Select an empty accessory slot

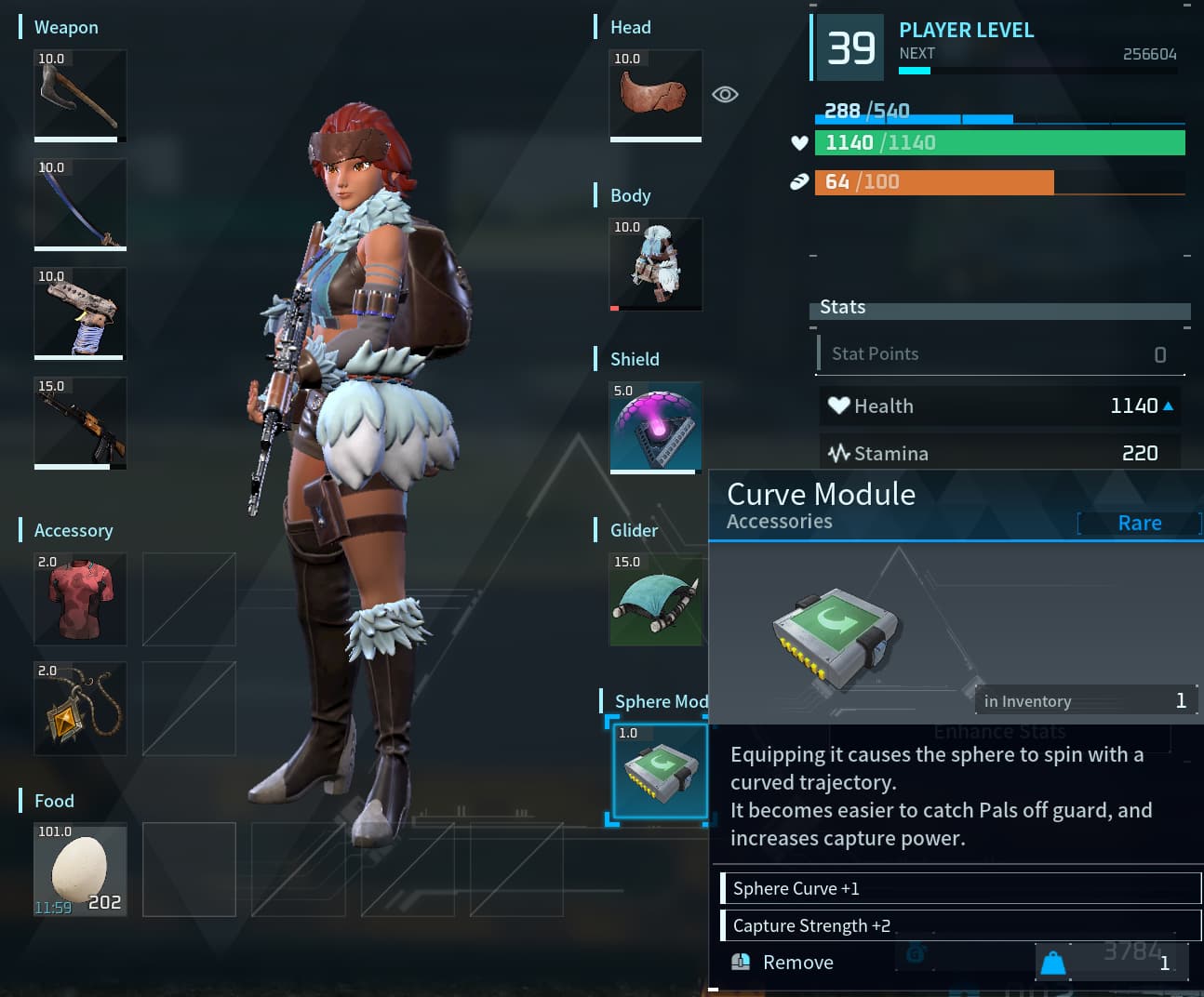coord(189,600)
